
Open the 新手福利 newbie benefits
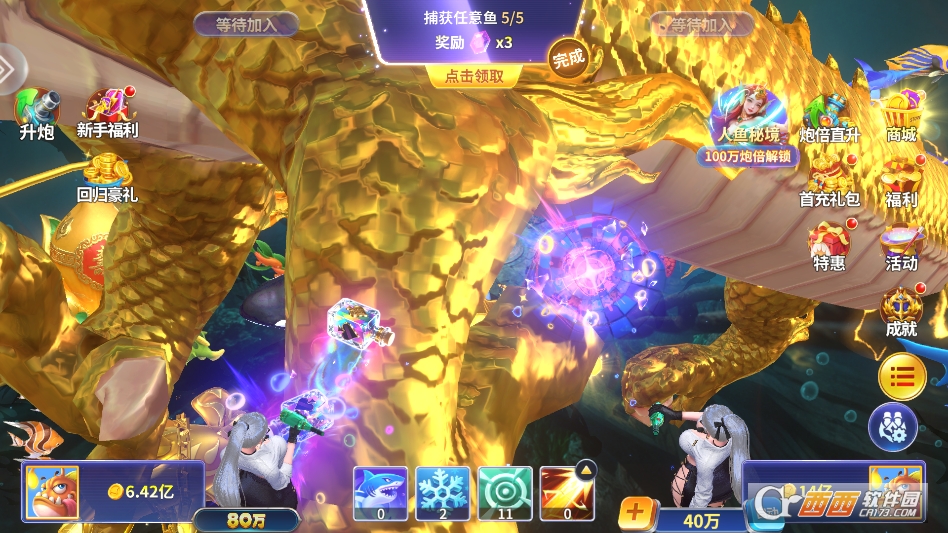tap(107, 112)
